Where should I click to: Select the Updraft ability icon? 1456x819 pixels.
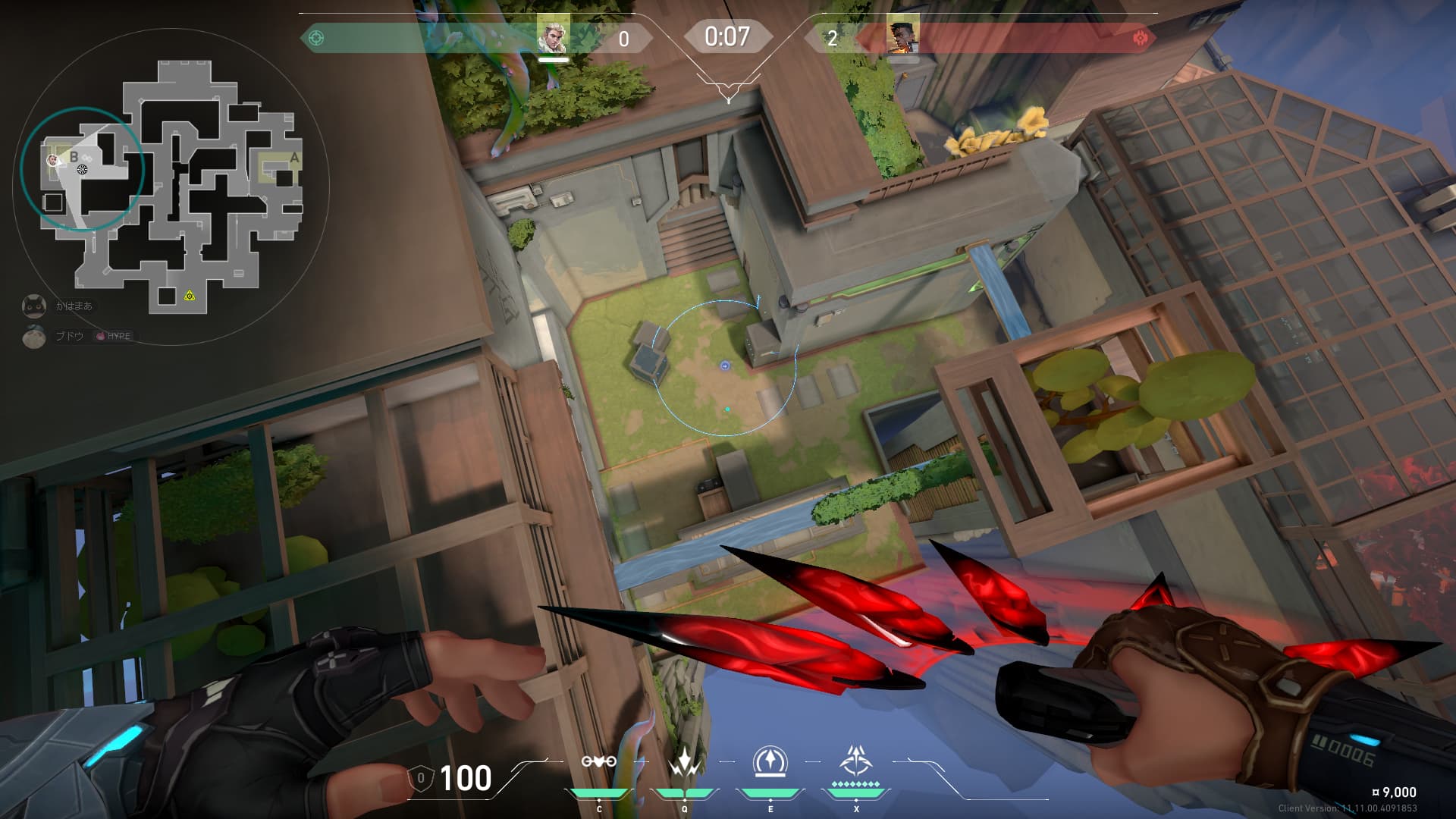point(684,762)
